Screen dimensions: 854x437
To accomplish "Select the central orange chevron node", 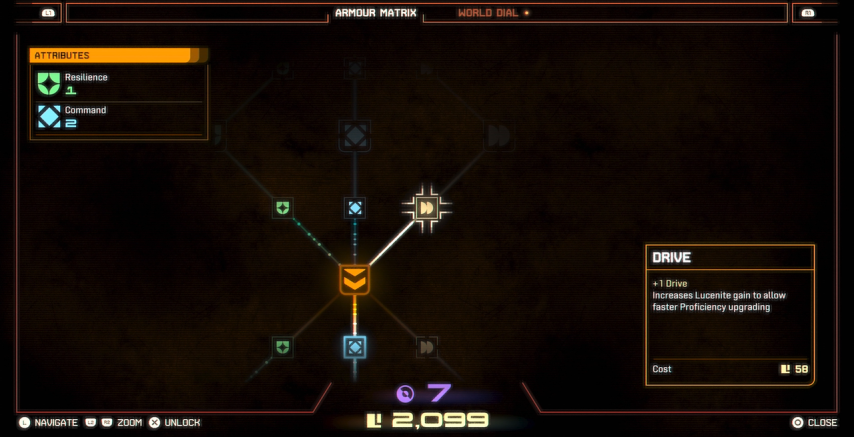I will (354, 280).
